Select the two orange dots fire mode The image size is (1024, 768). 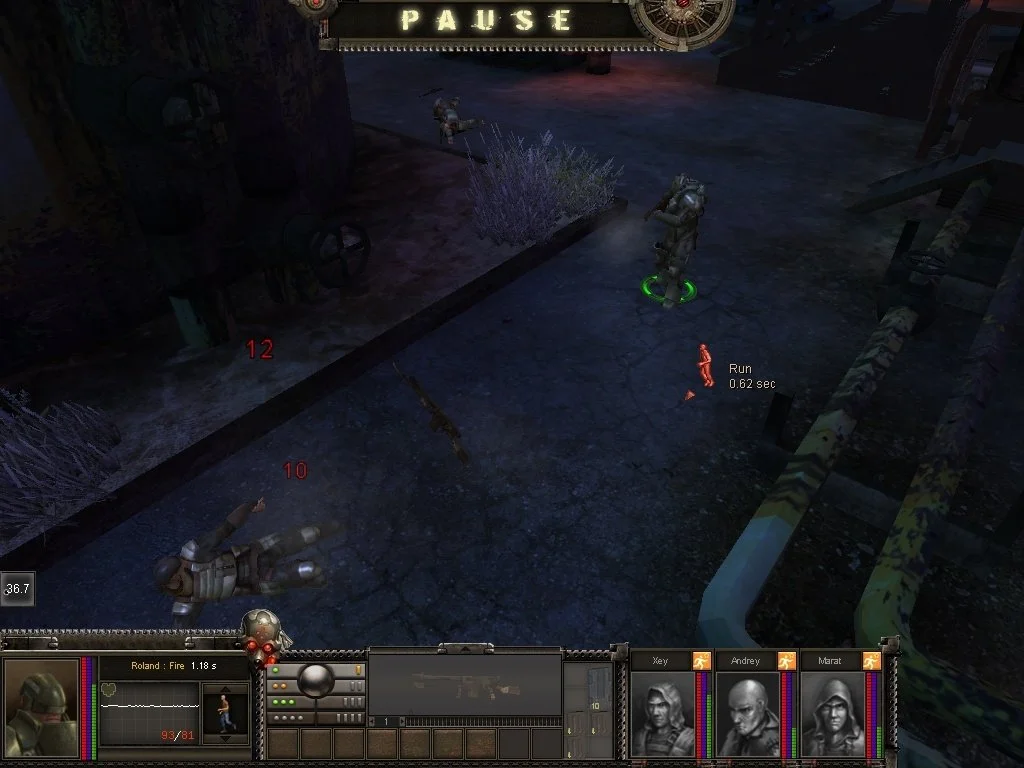280,686
